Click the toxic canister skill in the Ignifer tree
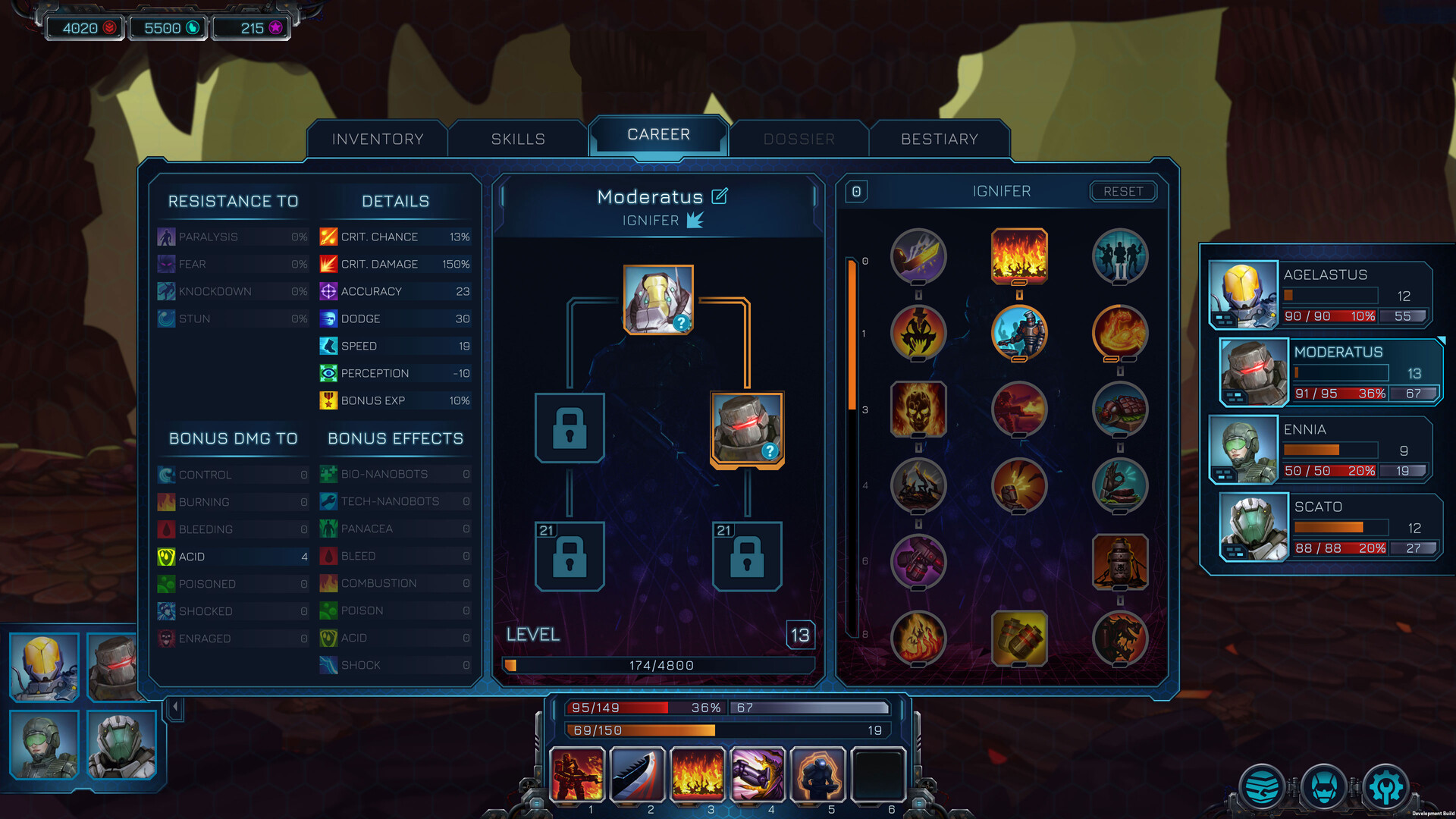Image resolution: width=1456 pixels, height=819 pixels. tap(1121, 563)
